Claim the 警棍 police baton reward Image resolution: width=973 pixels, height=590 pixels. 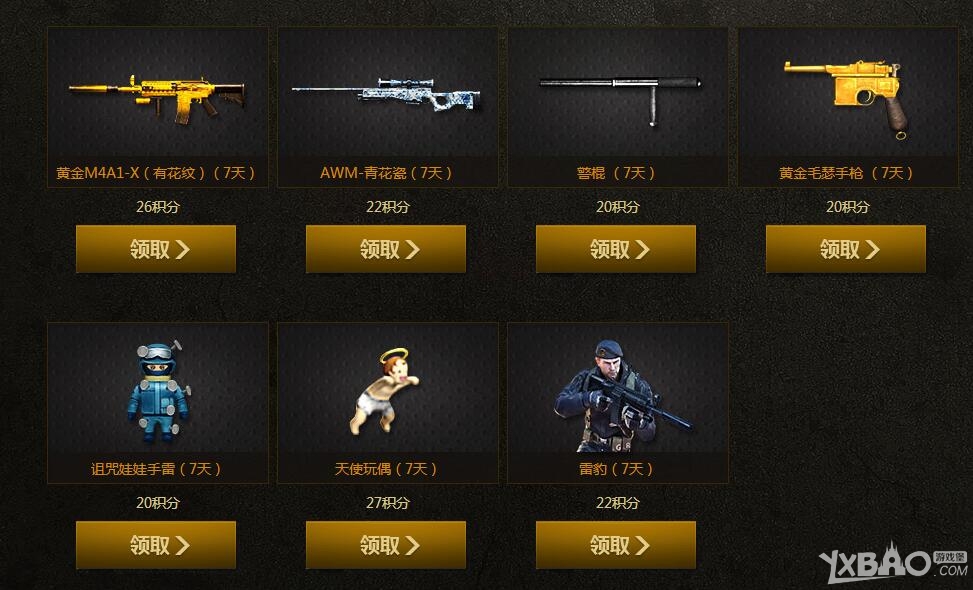pyautogui.click(x=616, y=249)
